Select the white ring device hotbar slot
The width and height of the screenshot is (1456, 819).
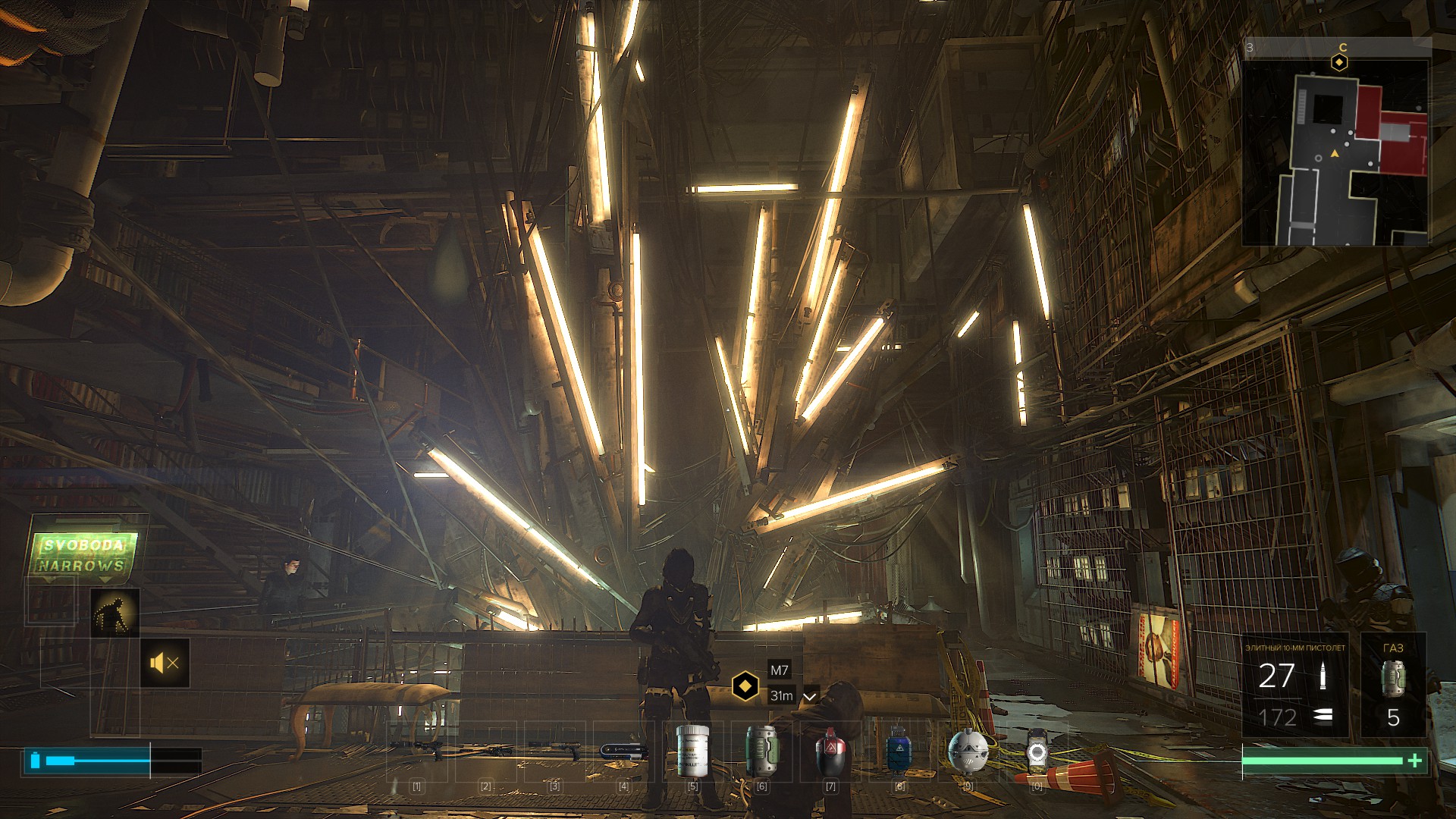(x=1037, y=751)
